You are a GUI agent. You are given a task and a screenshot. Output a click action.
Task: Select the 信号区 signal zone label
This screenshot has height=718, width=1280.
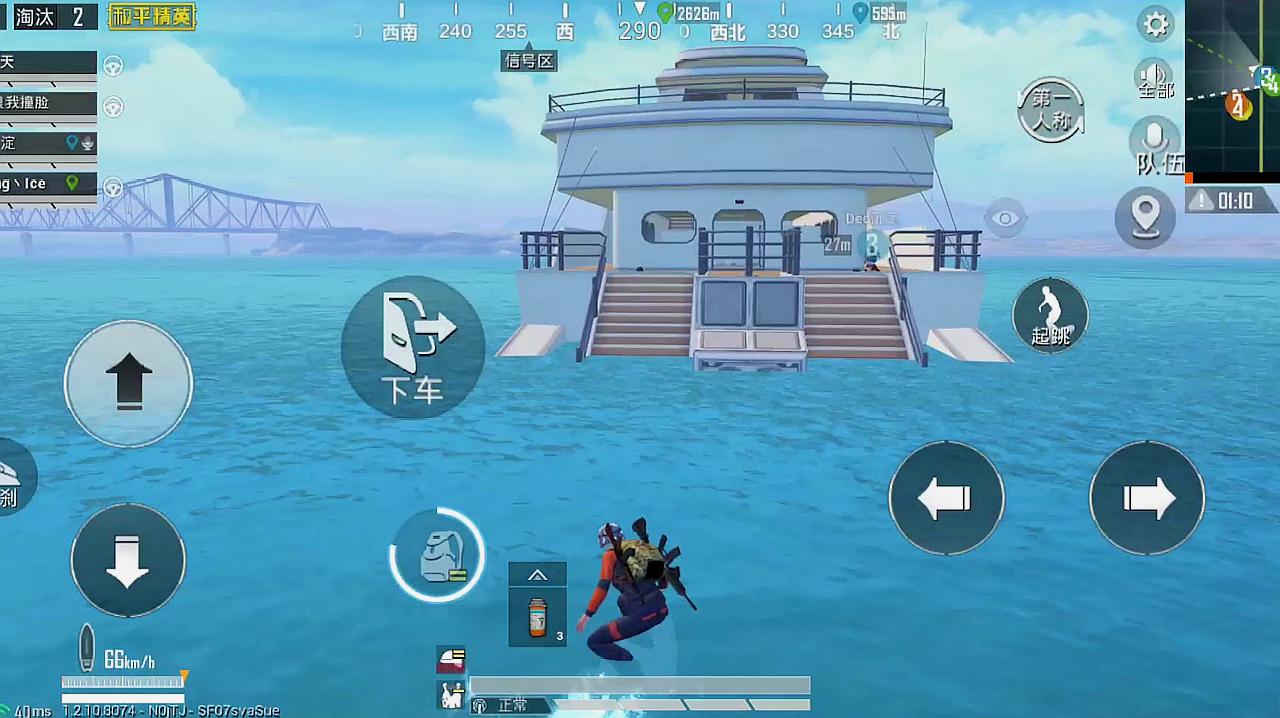pyautogui.click(x=529, y=61)
